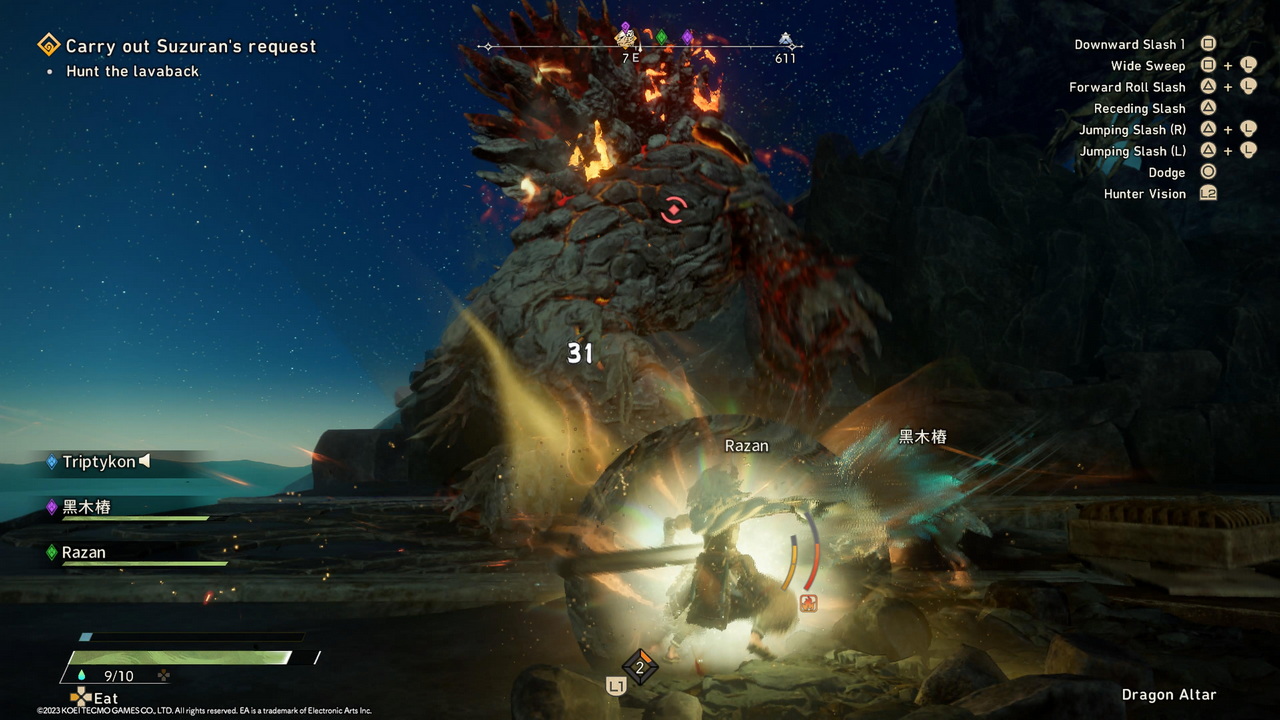Select the karakuri thread diamond icon
This screenshot has width=1280, height=720.
[x=640, y=668]
